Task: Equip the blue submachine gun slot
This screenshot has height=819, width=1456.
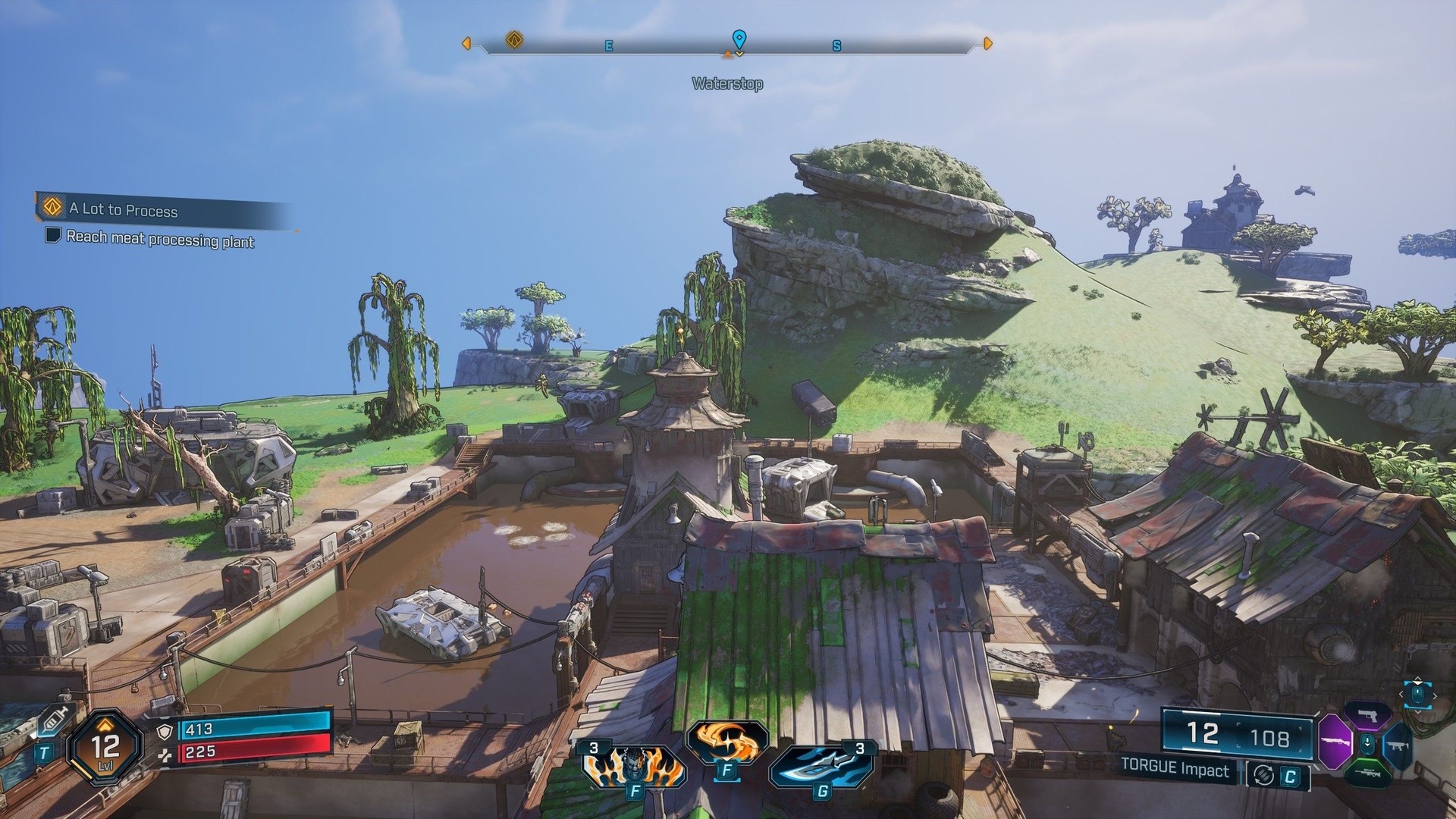Action: click(1398, 746)
